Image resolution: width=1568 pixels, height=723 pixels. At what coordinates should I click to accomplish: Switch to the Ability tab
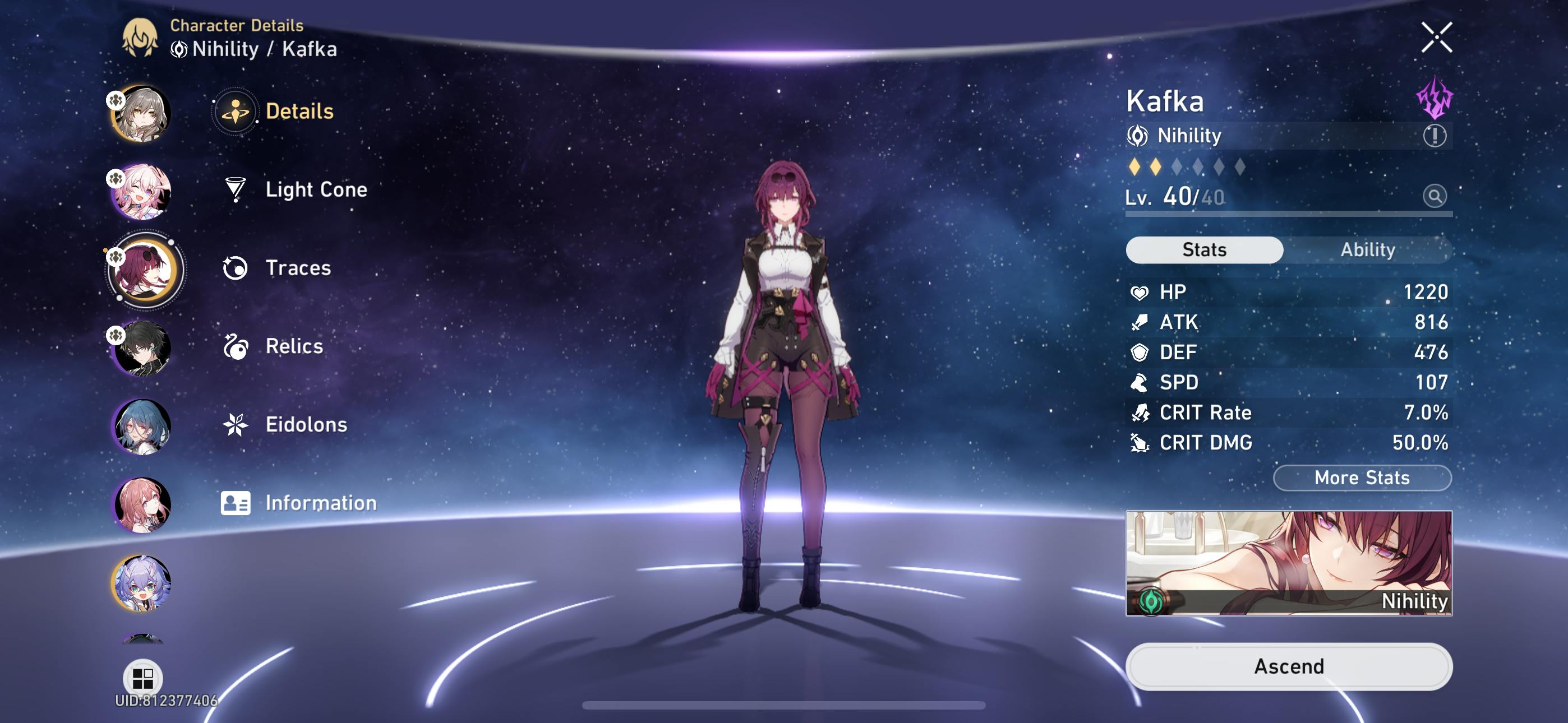pyautogui.click(x=1367, y=249)
